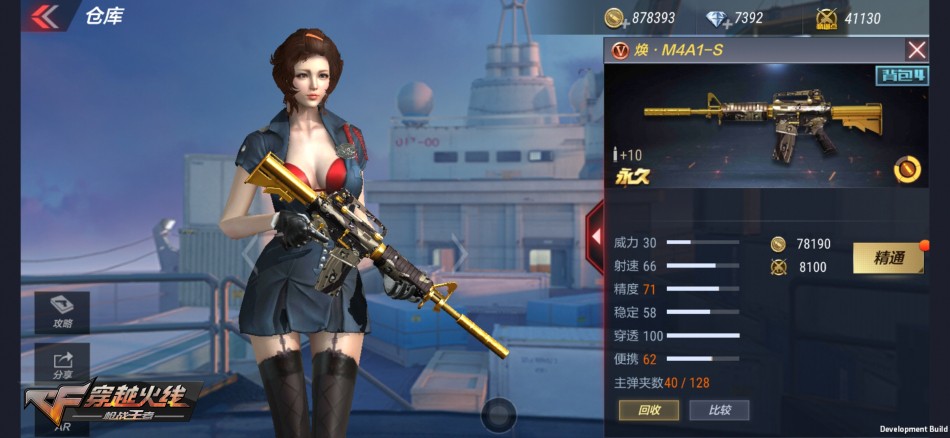Screen dimensions: 950x438
Task: Close the M4A1-S weapon detail panel
Action: pos(916,50)
